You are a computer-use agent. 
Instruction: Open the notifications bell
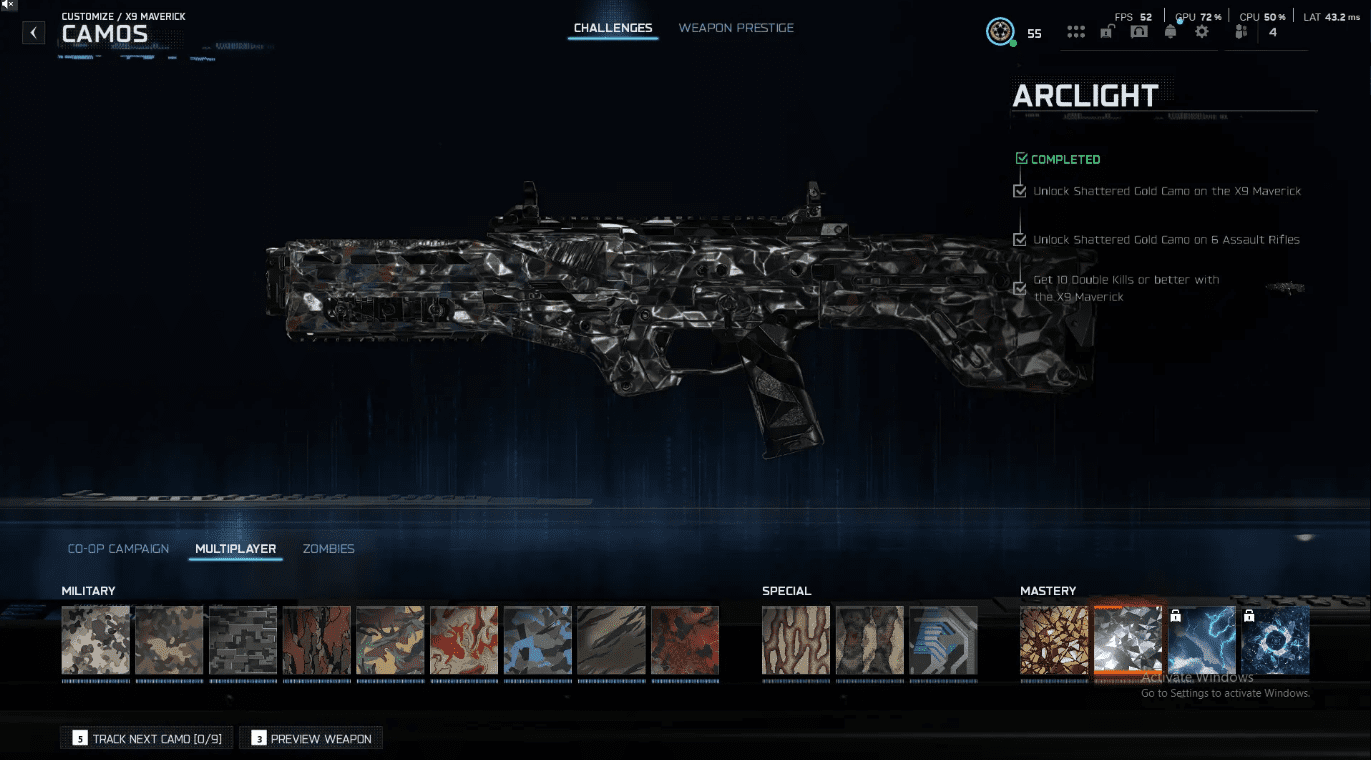coord(1170,32)
